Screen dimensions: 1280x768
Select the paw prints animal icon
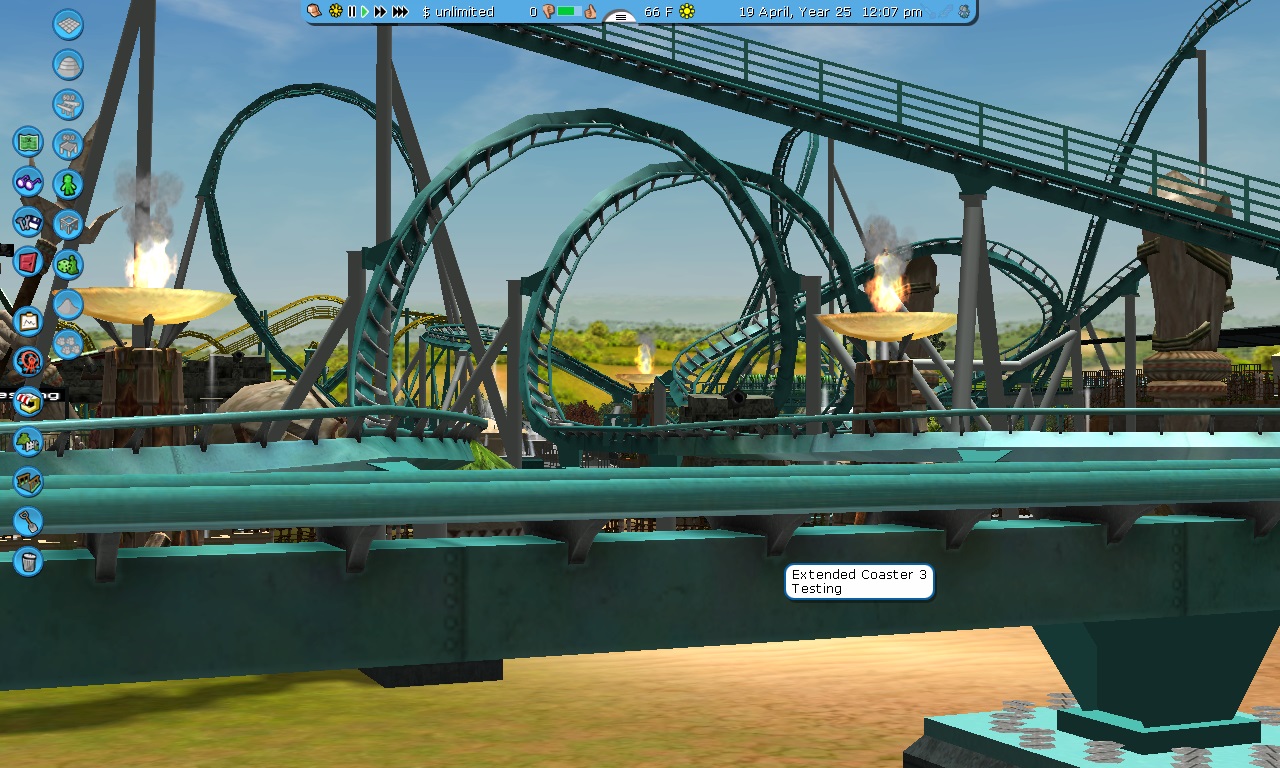68,344
